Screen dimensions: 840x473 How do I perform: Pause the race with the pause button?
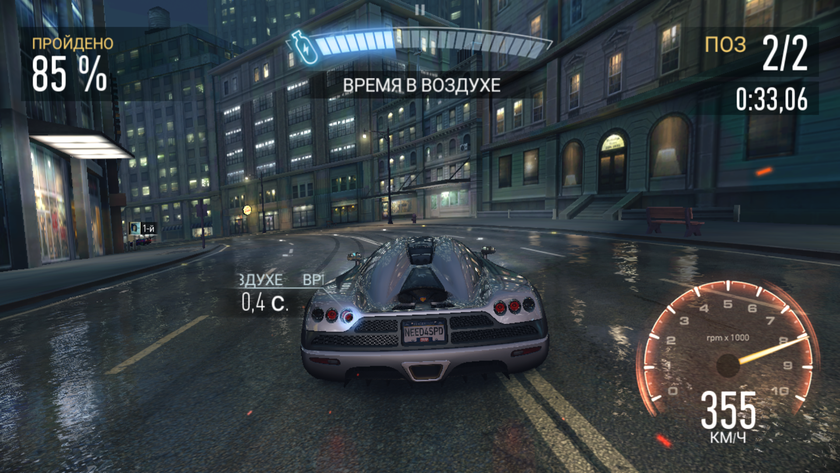coord(420,10)
